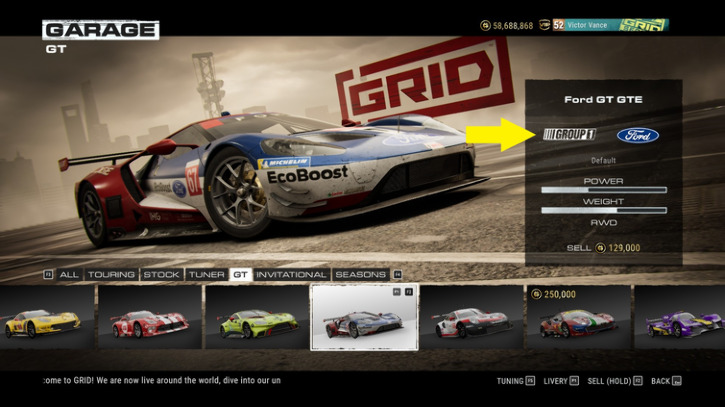Pick the lime green car thumbnail
Screen dimensions: 725x407
pyautogui.click(x=256, y=320)
